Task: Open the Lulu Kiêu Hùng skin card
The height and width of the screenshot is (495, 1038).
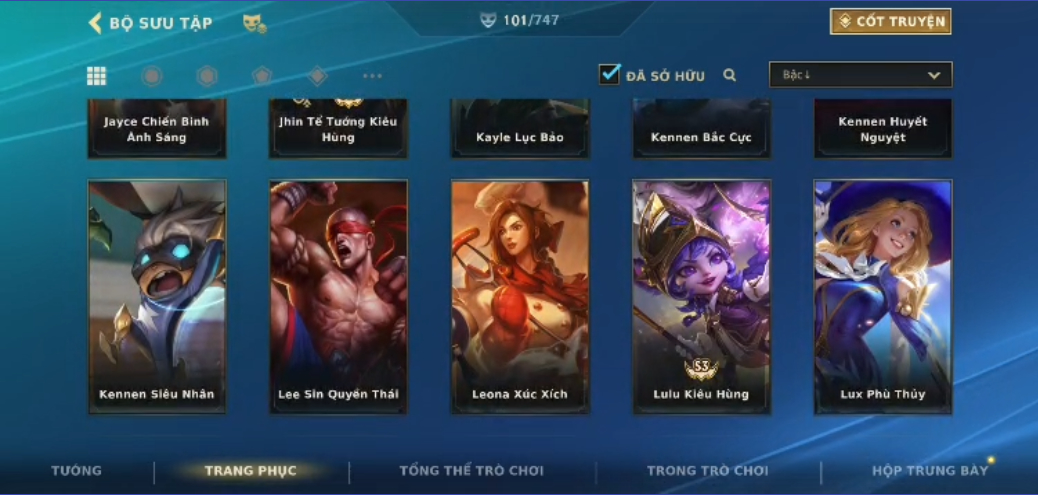Action: [x=701, y=296]
